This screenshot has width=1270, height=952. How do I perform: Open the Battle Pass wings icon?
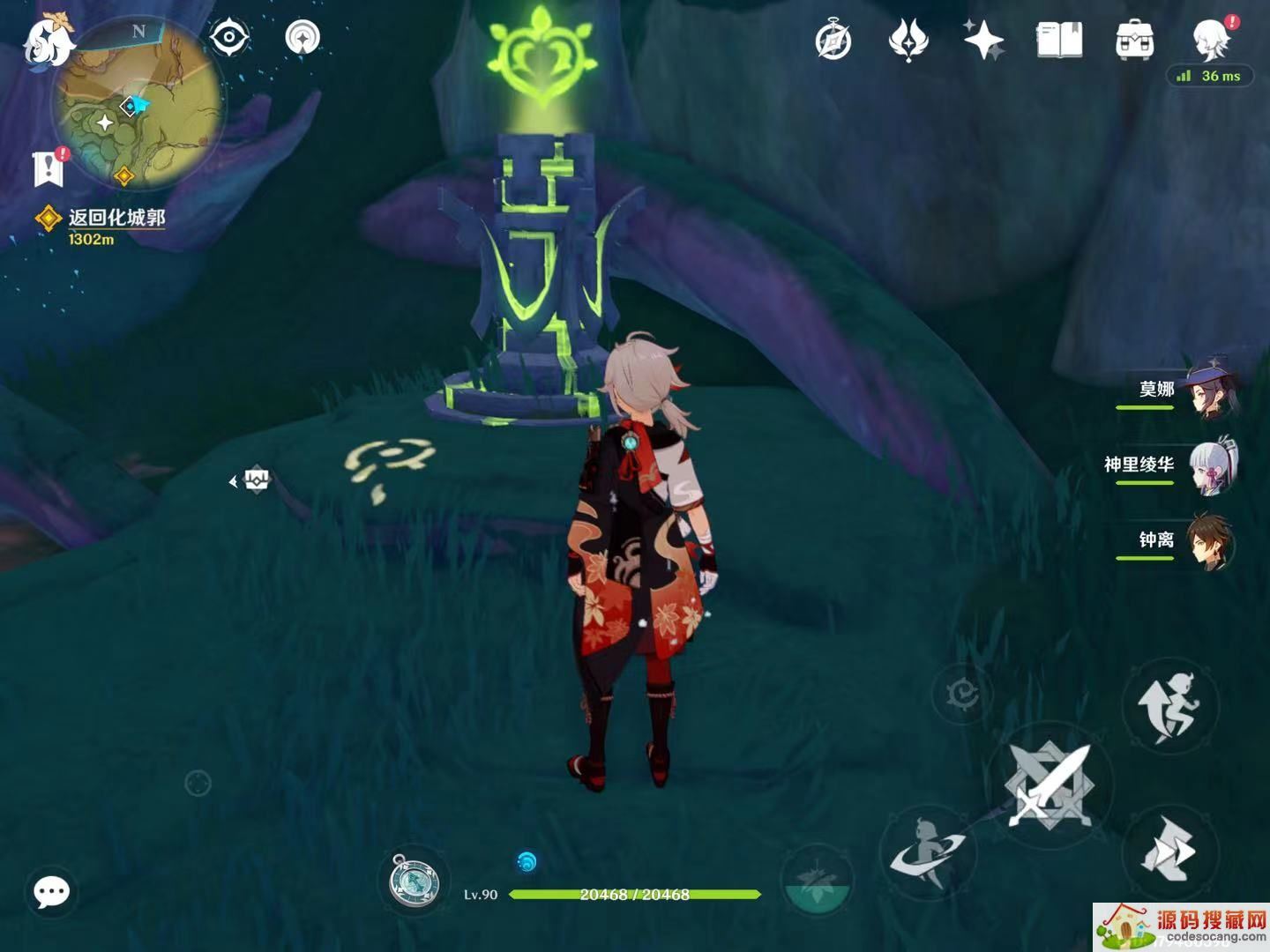909,39
